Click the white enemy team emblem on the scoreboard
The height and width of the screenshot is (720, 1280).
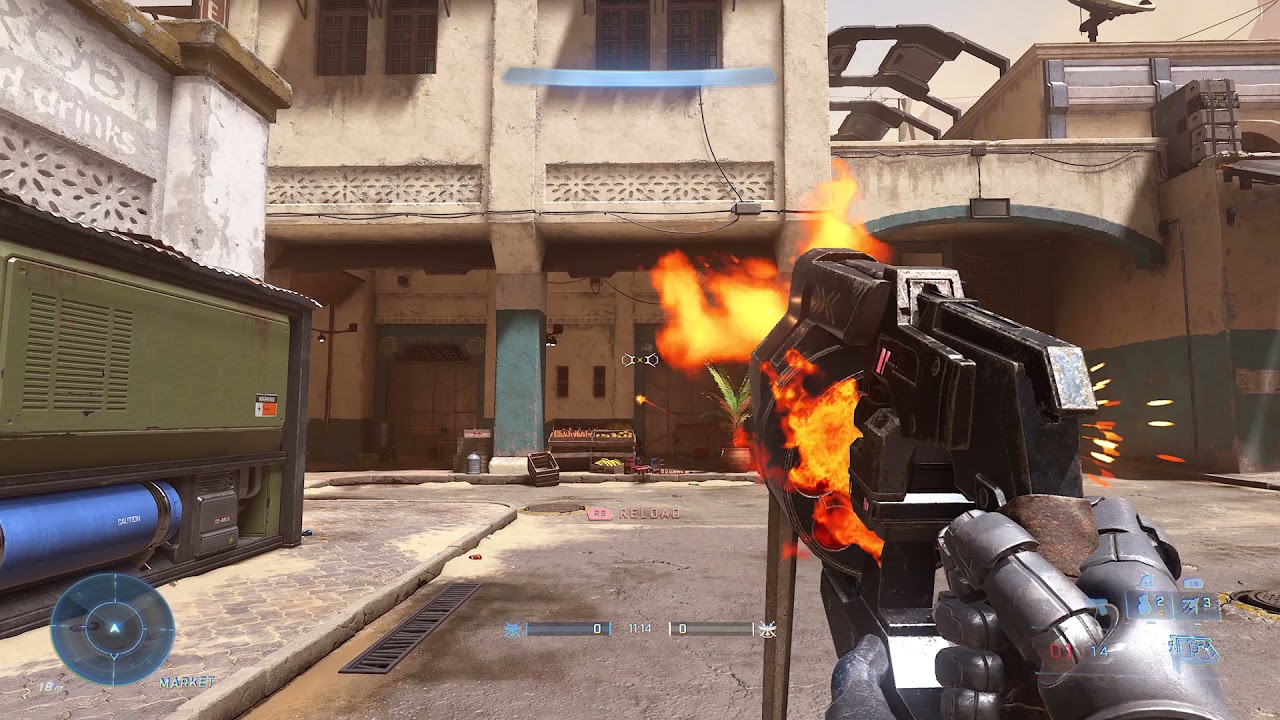[768, 630]
